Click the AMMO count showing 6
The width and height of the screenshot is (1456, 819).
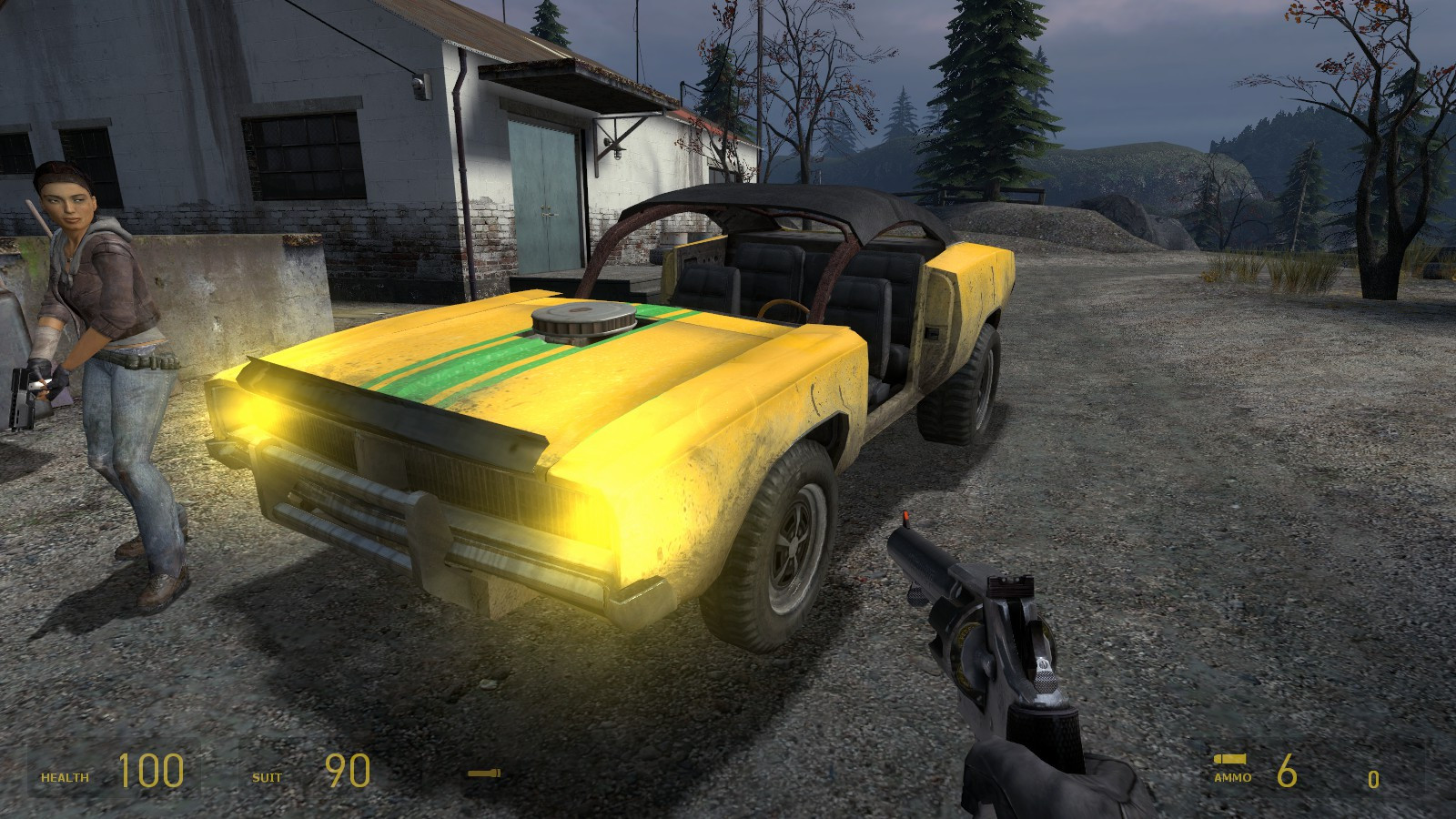coord(1285,771)
